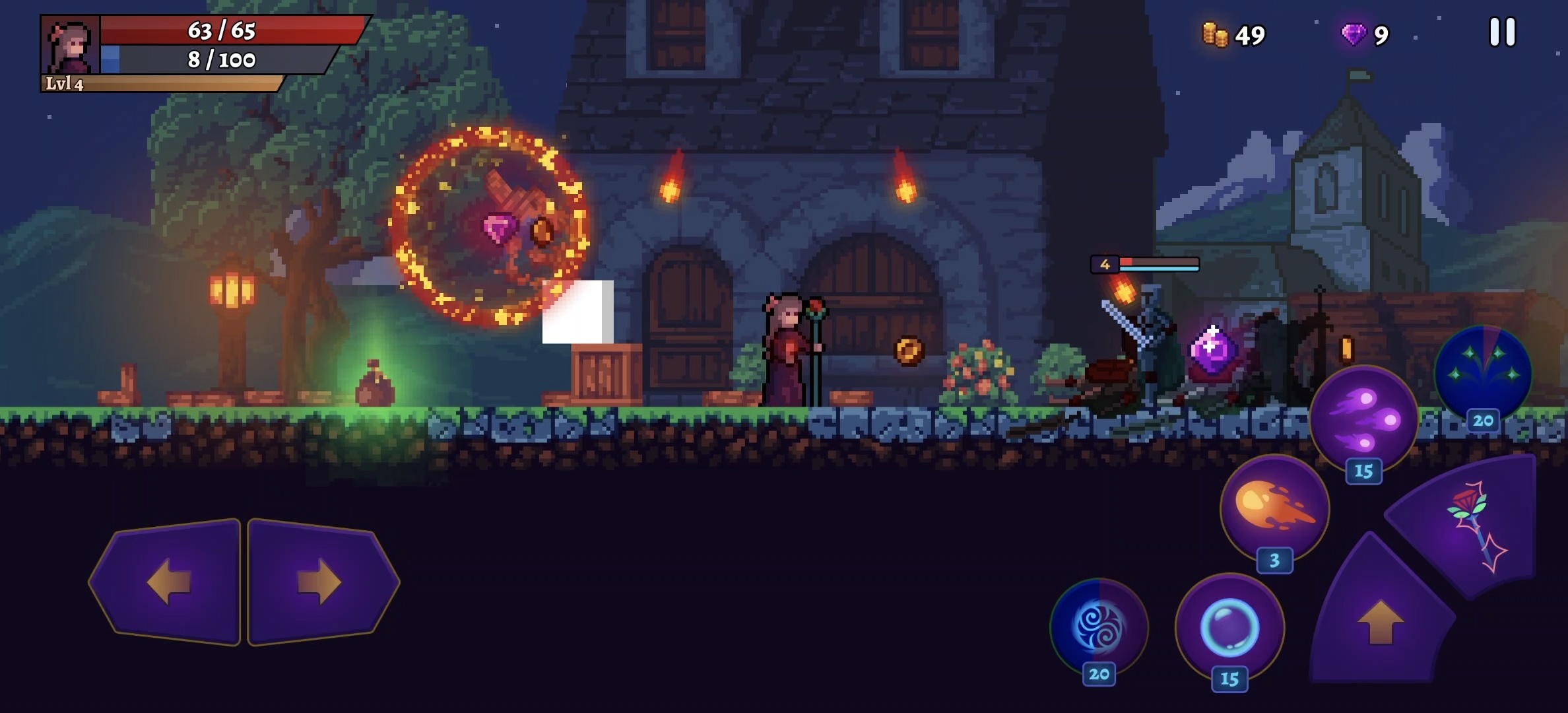Screen dimensions: 1568x713
Task: Cast the fireball spell
Action: pyautogui.click(x=1274, y=508)
